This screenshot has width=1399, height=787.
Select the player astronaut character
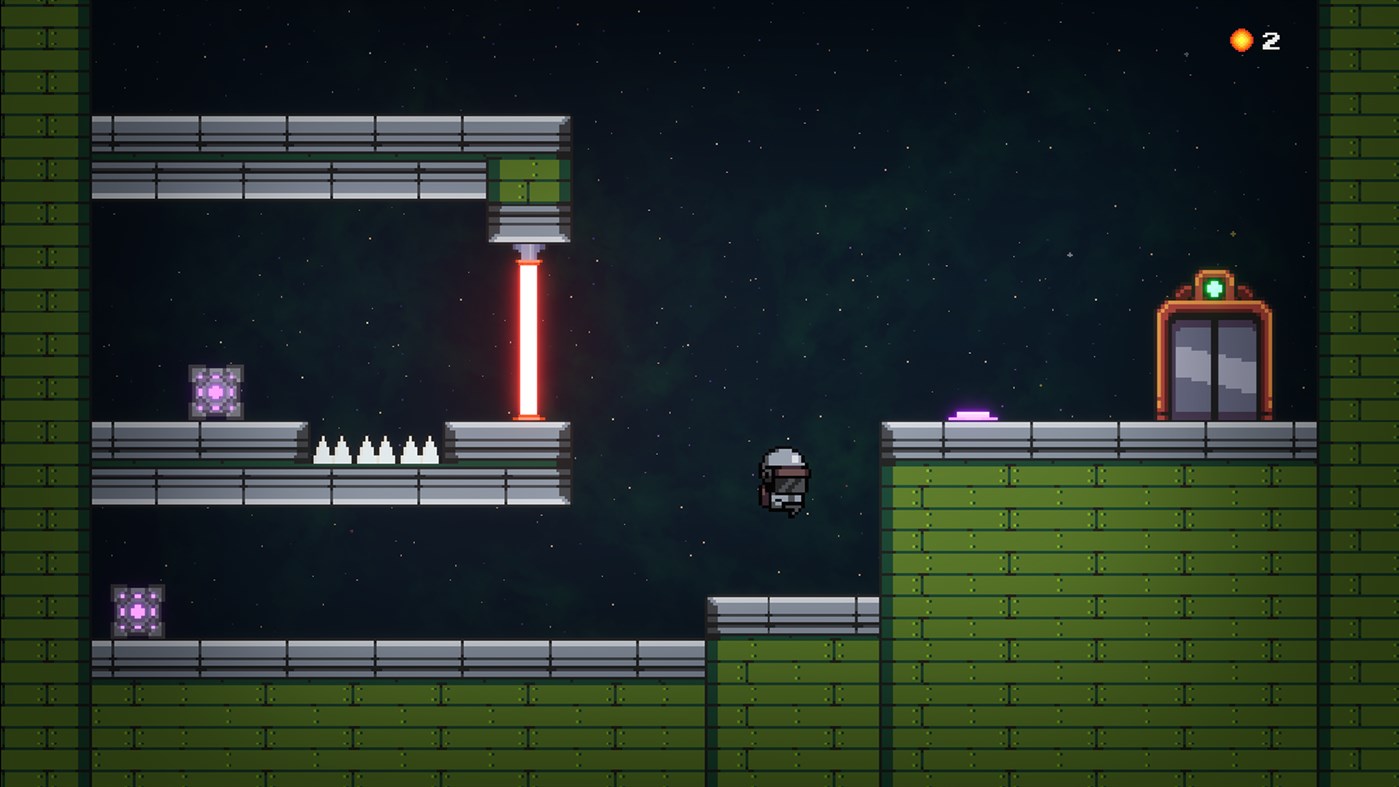[786, 480]
